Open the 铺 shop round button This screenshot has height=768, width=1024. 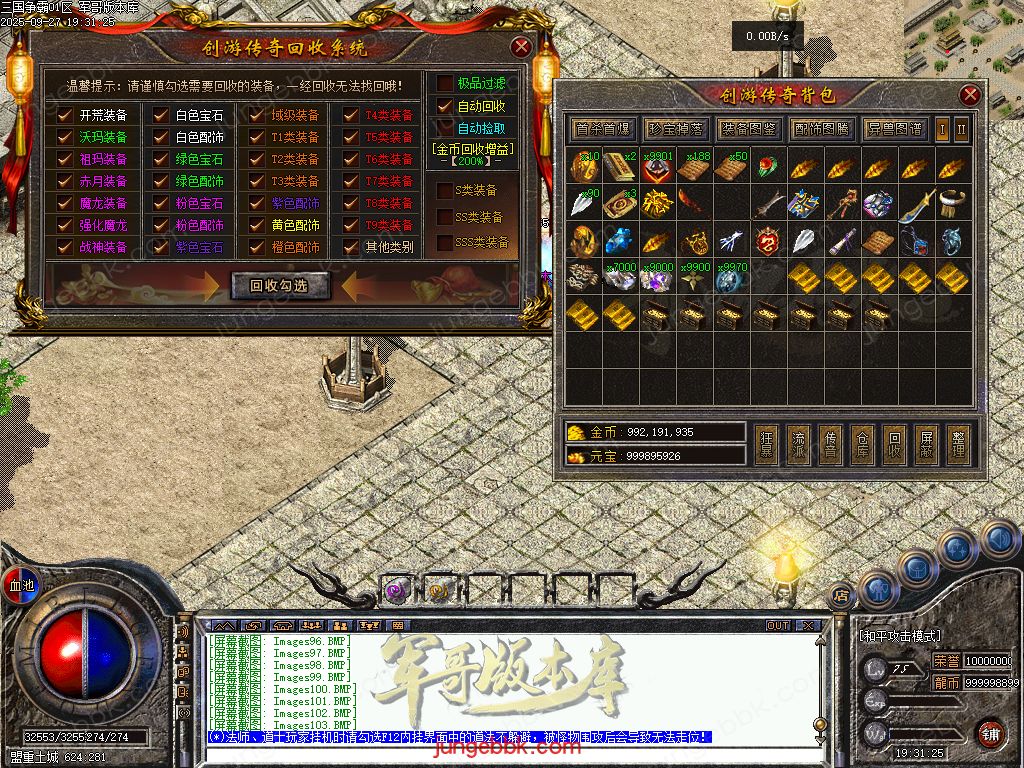[989, 733]
